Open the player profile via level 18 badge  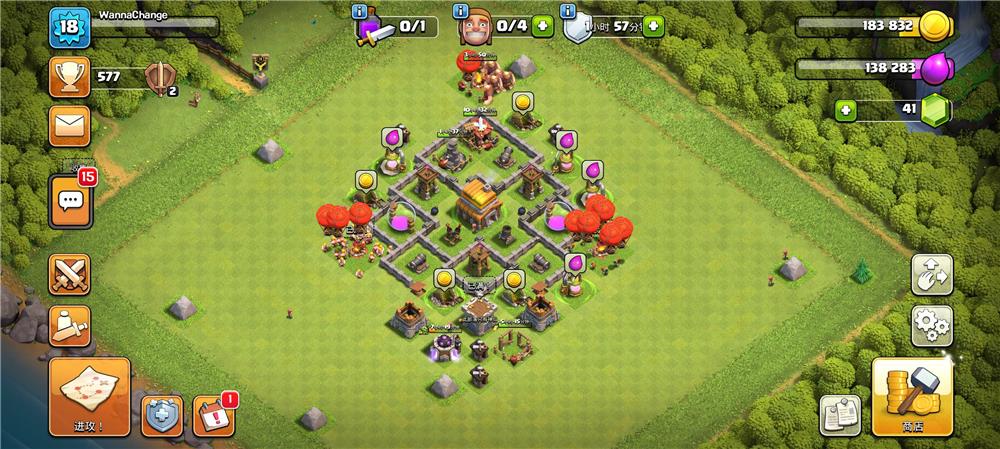[70, 27]
